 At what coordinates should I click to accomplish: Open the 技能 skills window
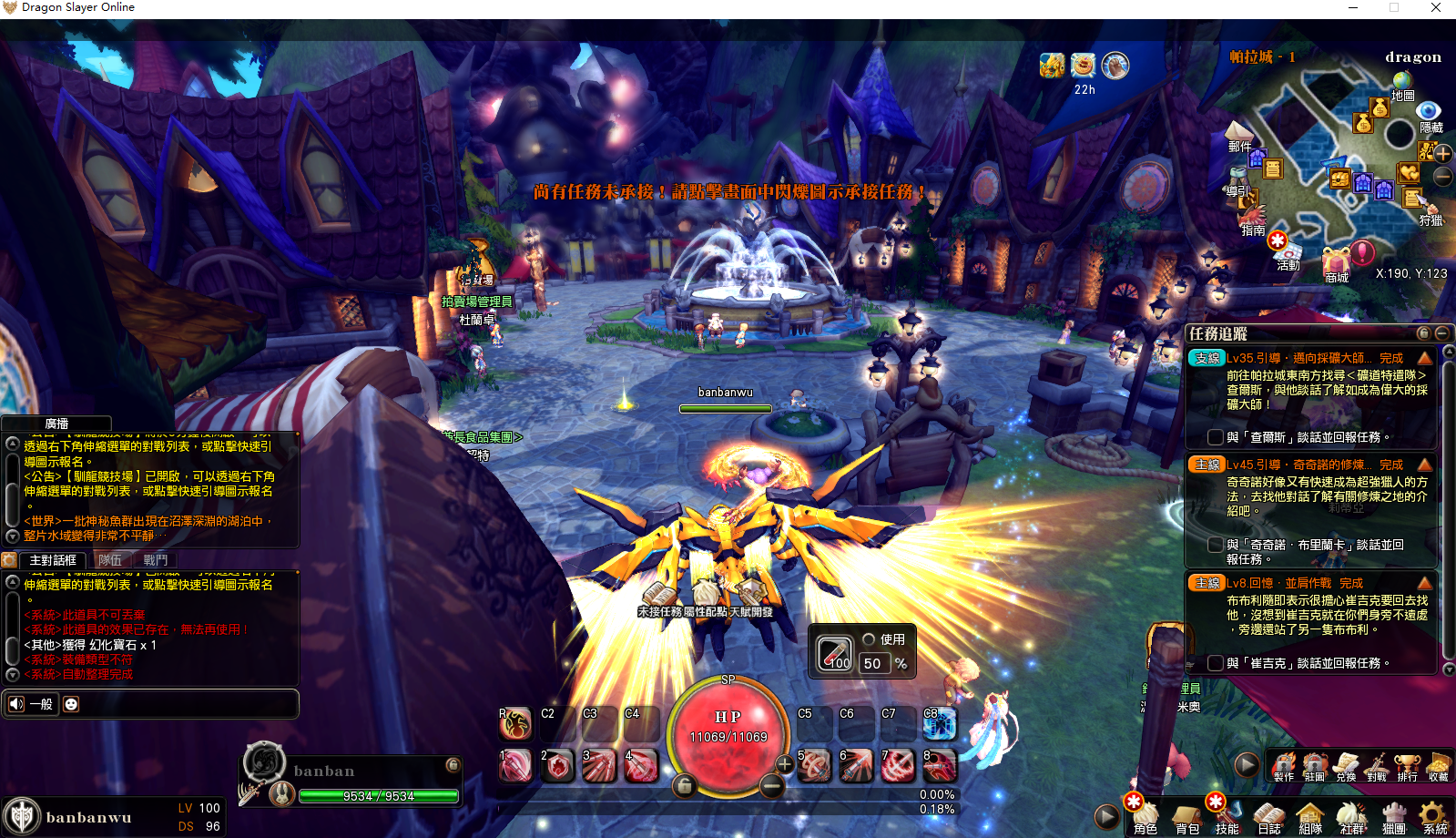pyautogui.click(x=1227, y=816)
